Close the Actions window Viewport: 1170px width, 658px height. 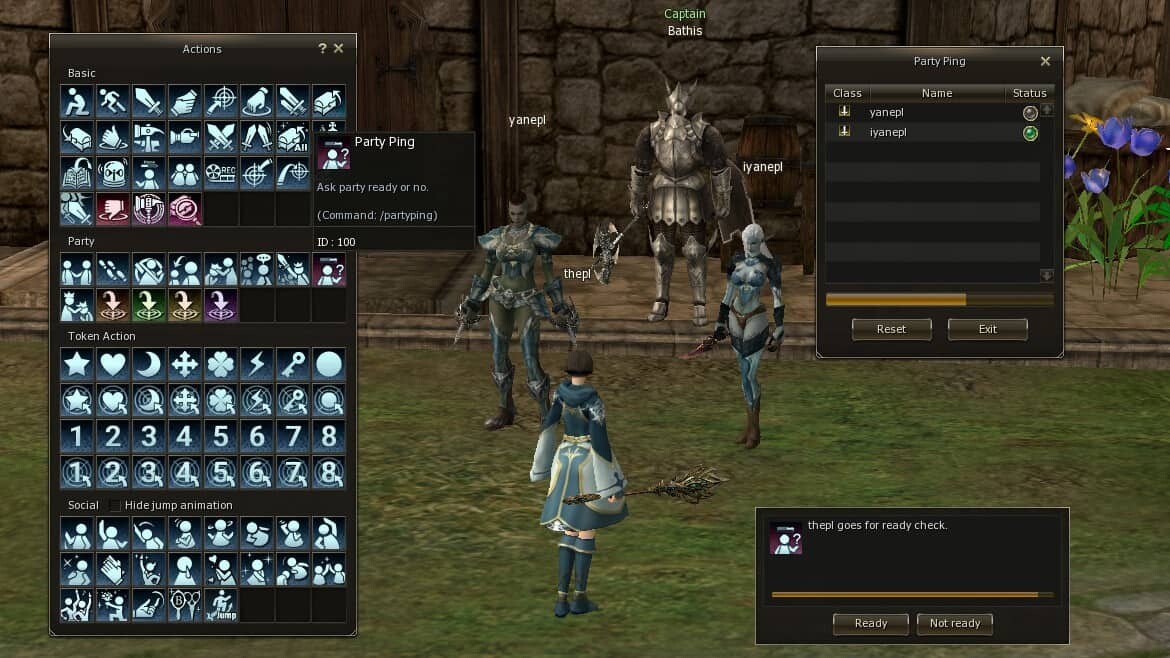(338, 48)
